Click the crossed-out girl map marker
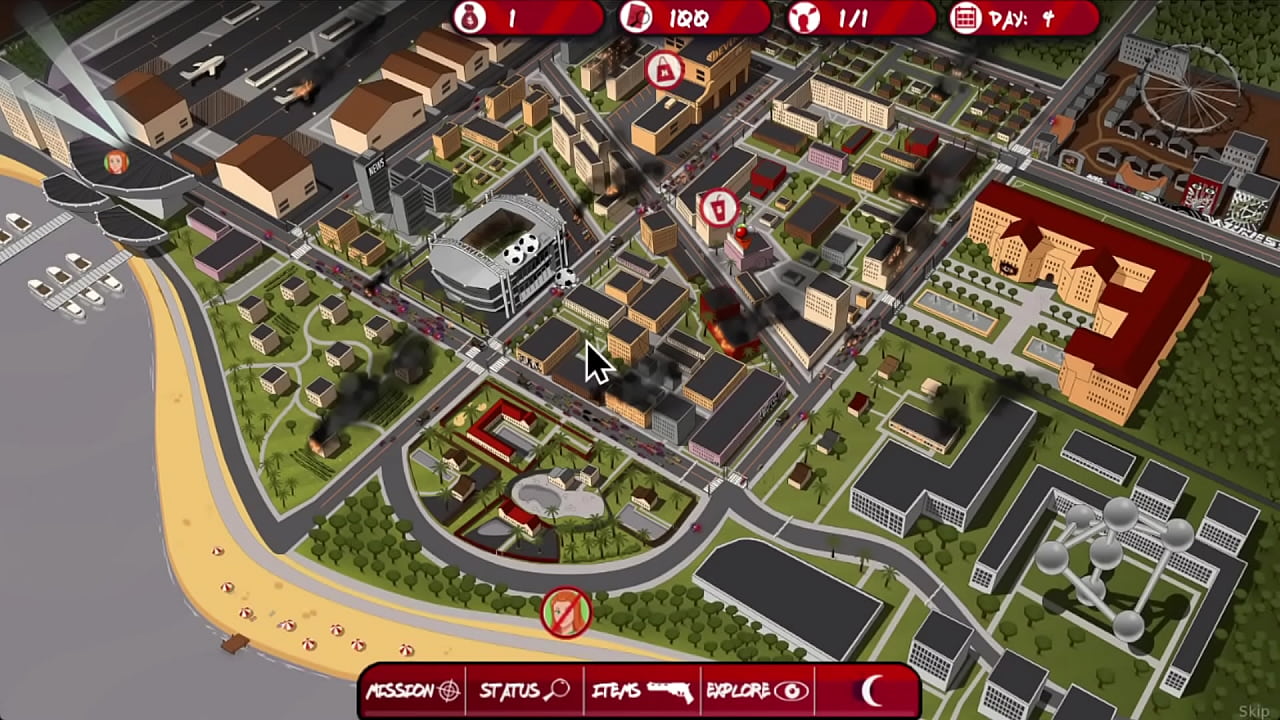 pyautogui.click(x=566, y=612)
